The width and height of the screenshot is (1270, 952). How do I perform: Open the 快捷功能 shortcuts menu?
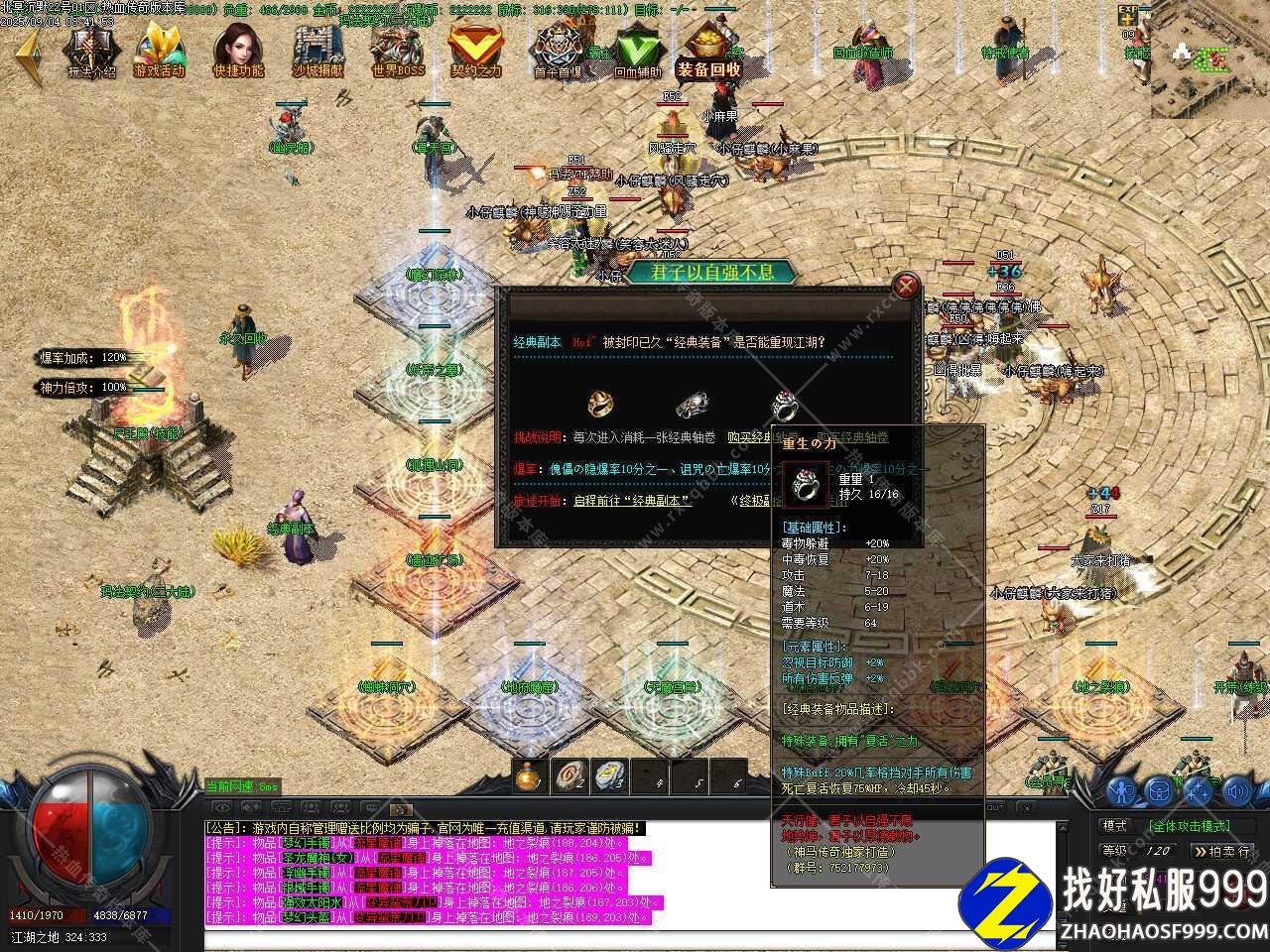[238, 50]
